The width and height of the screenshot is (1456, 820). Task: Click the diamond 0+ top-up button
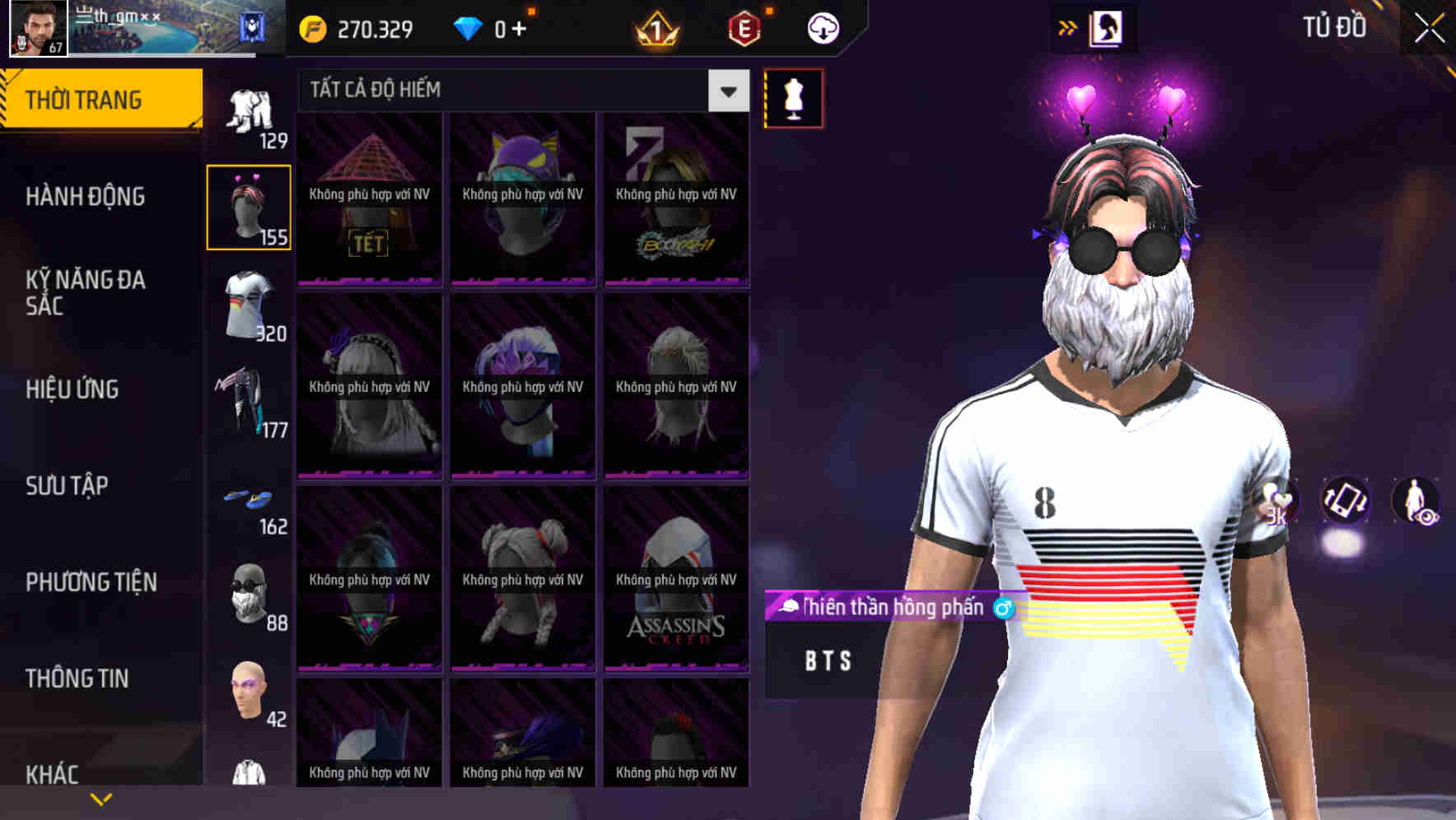pyautogui.click(x=492, y=27)
